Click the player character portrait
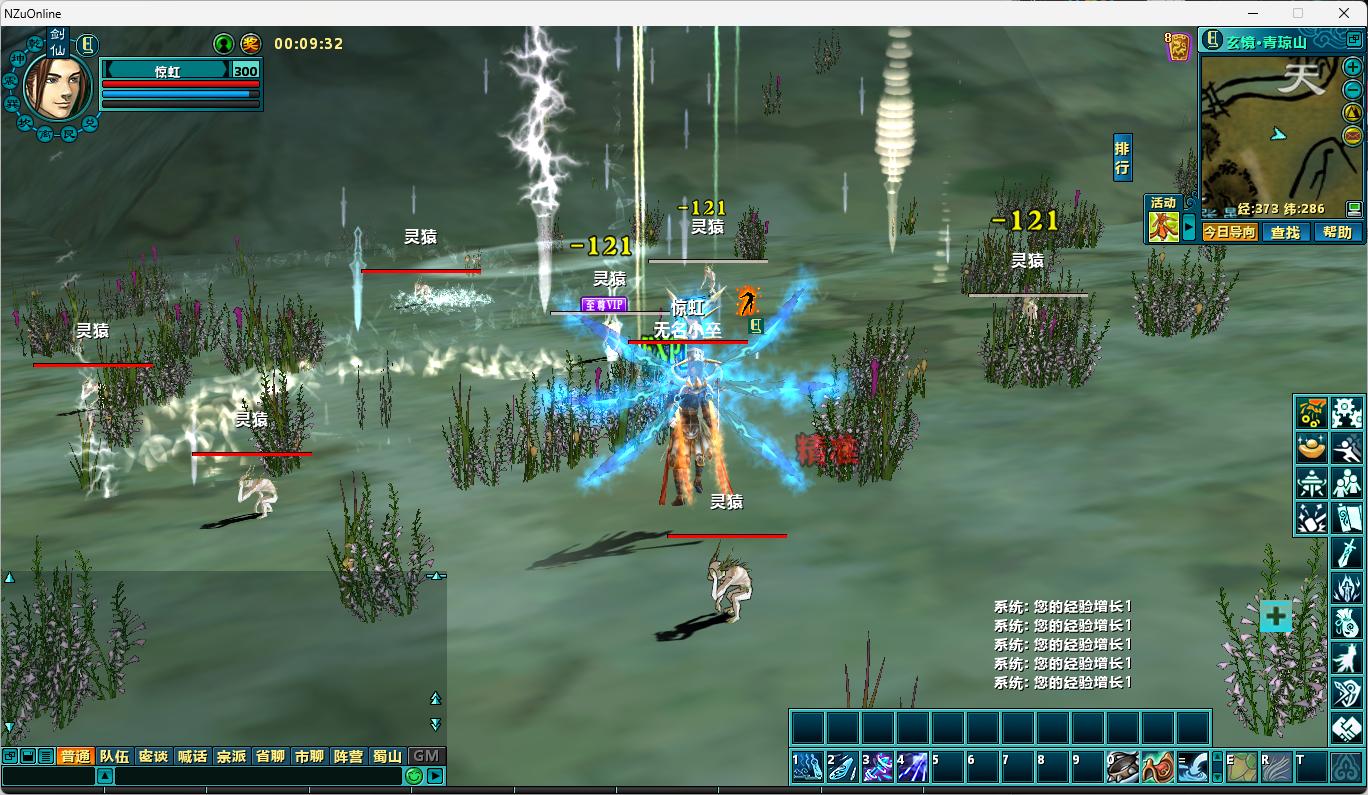1368x795 pixels. (x=57, y=86)
